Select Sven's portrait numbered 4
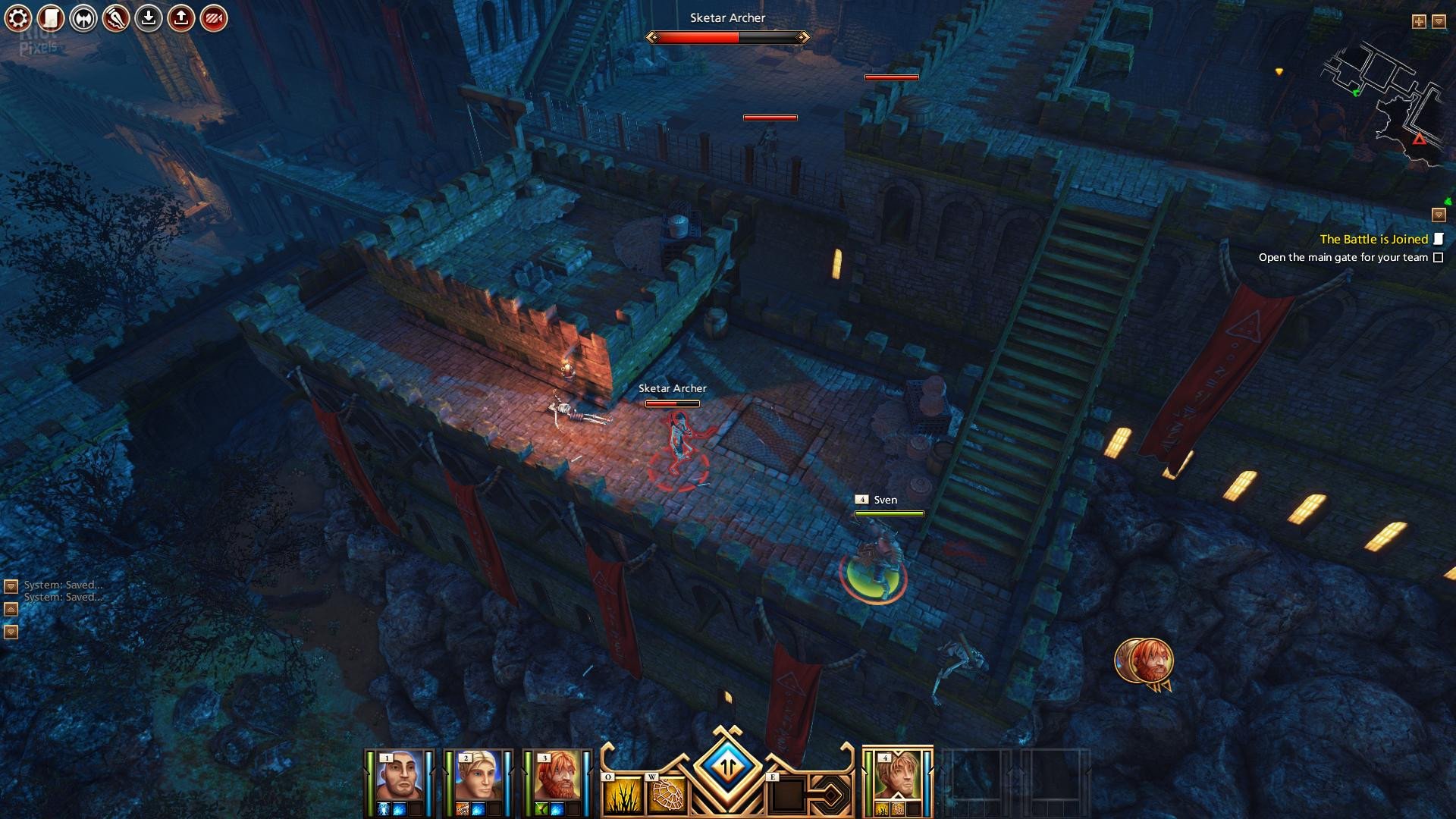Viewport: 1456px width, 819px height. [x=897, y=777]
